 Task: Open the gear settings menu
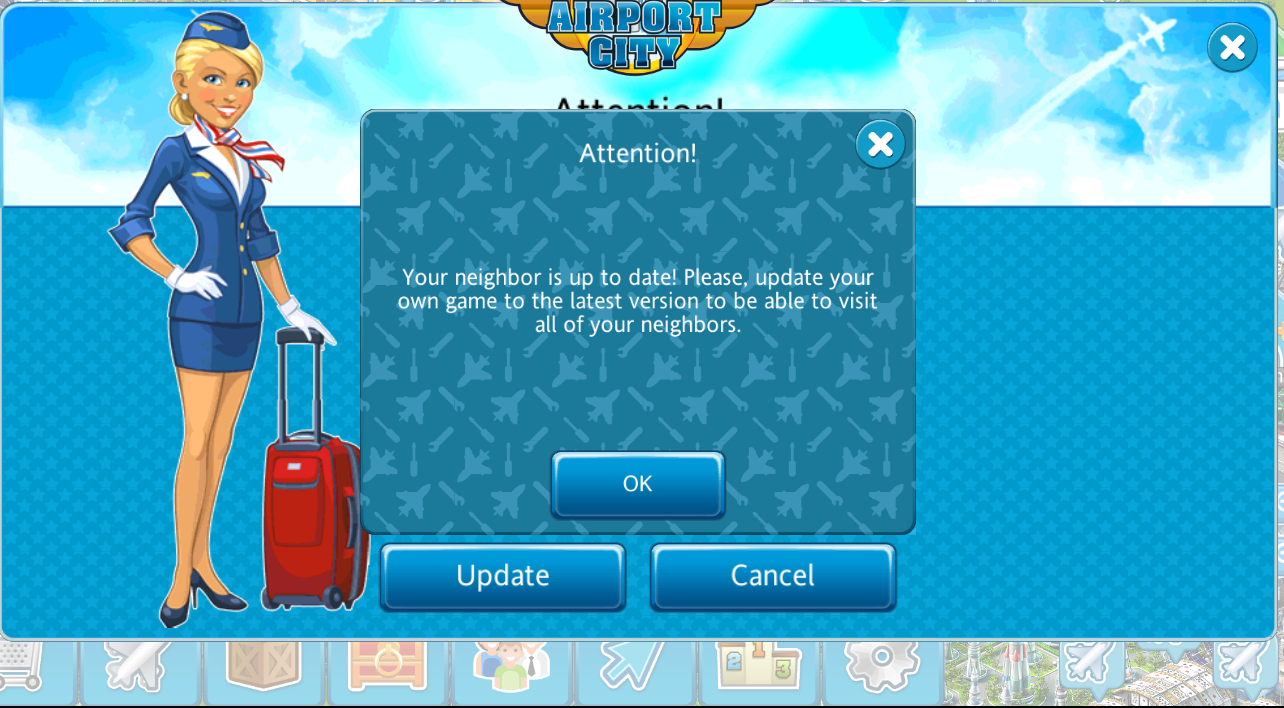(882, 668)
